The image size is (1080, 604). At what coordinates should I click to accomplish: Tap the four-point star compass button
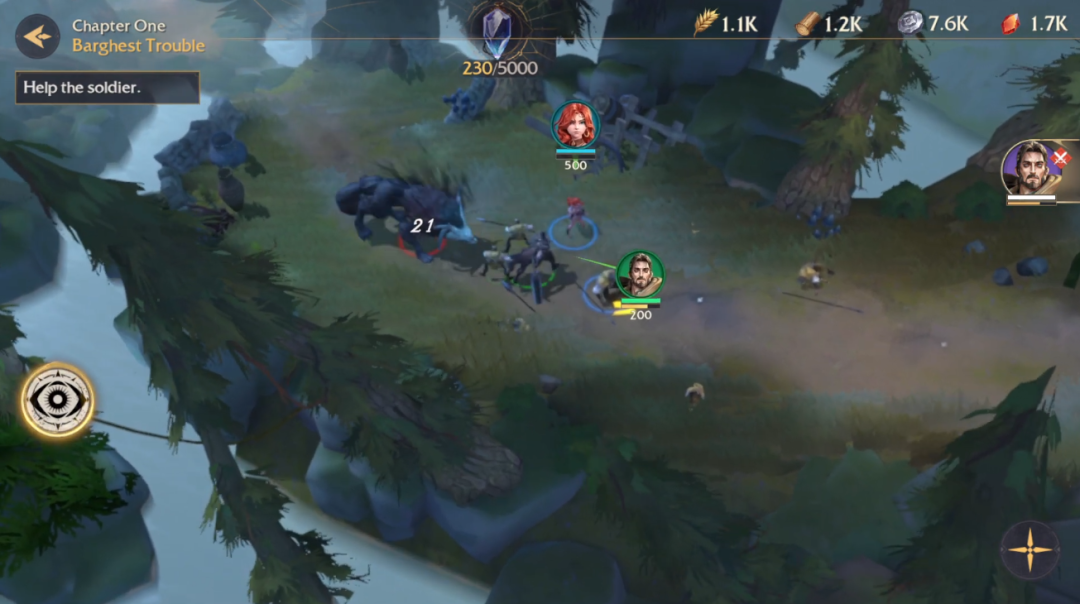click(1029, 550)
